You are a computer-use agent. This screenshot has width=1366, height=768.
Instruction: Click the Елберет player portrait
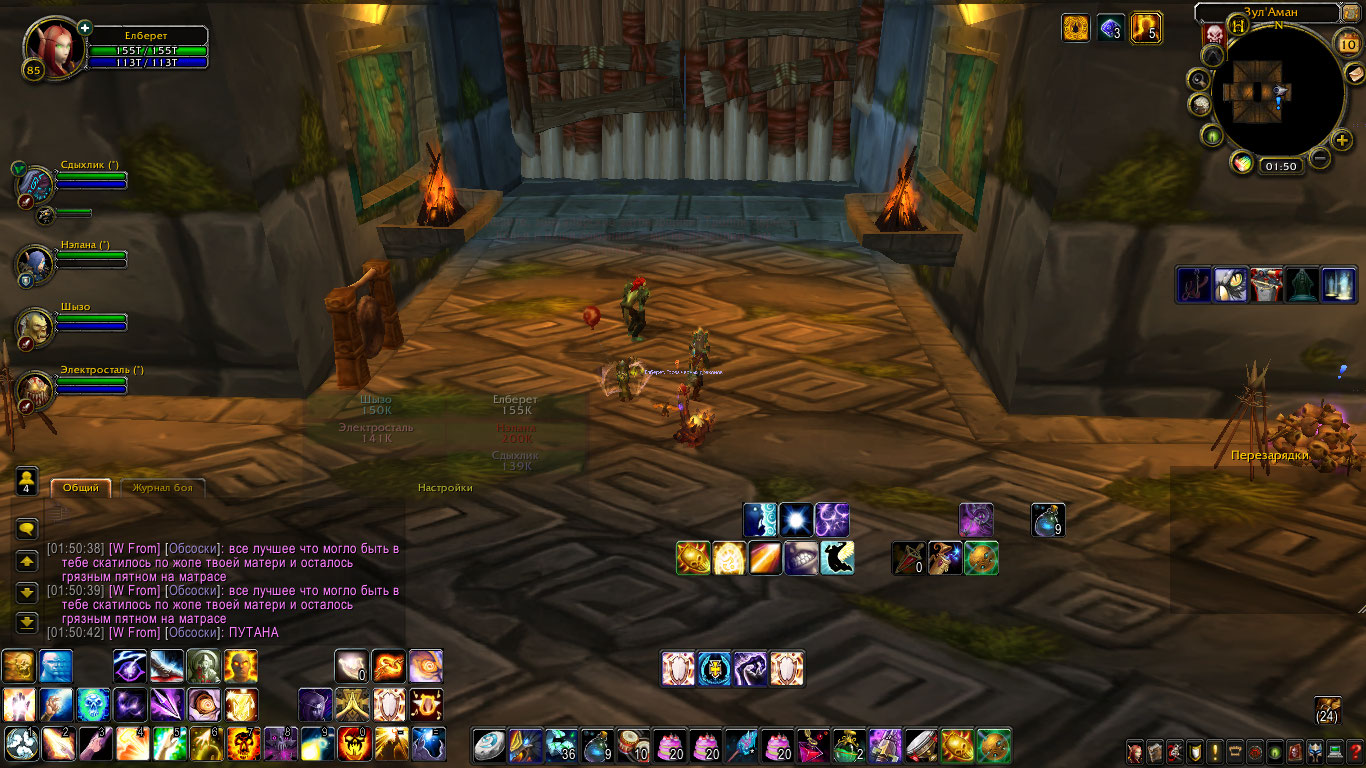[46, 46]
